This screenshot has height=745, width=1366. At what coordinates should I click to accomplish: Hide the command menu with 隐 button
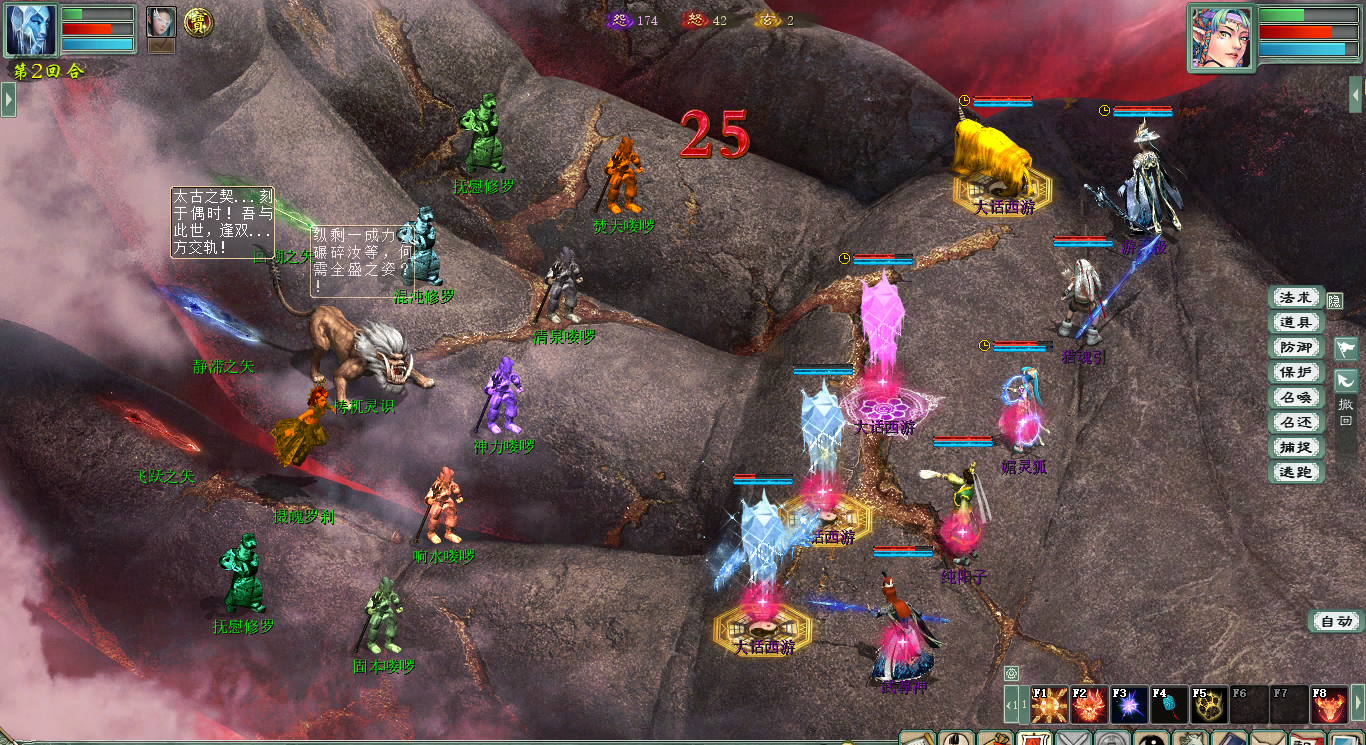1335,300
